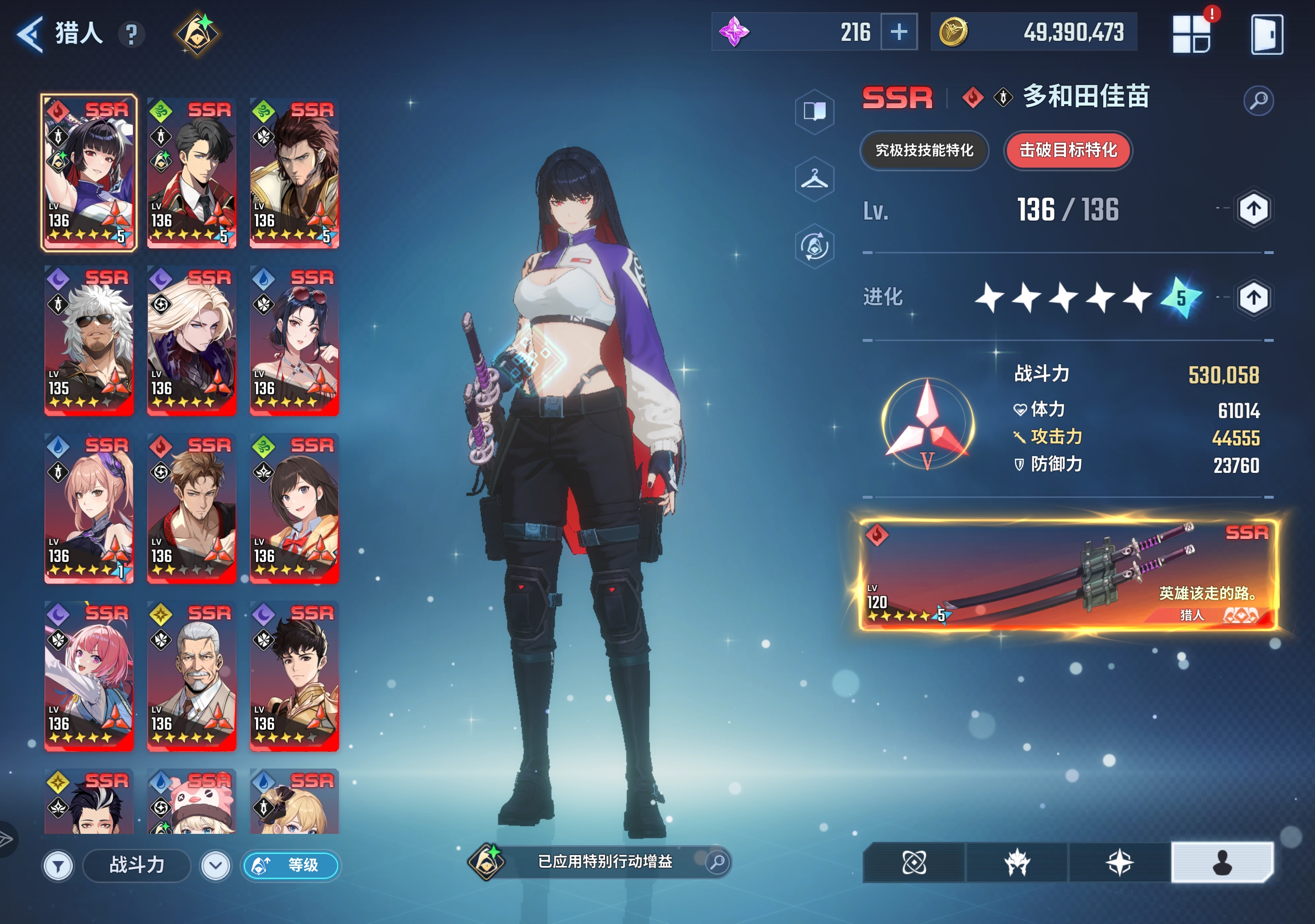
Task: Select the white-haired sunglasses hunter card
Action: (89, 340)
